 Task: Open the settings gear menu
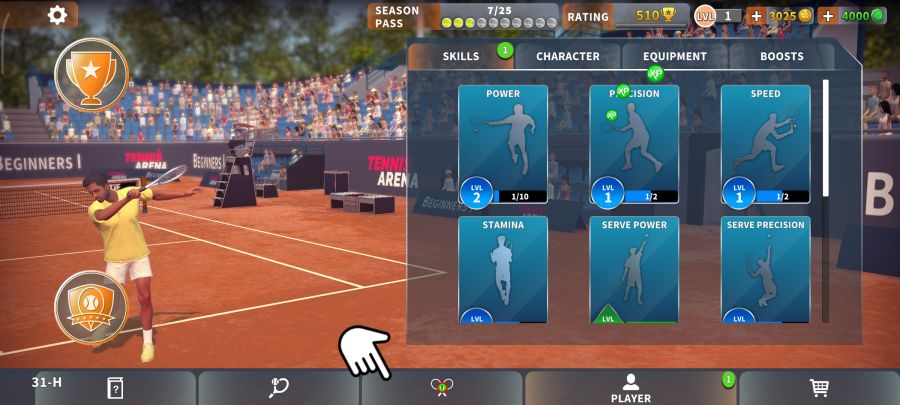click(58, 15)
